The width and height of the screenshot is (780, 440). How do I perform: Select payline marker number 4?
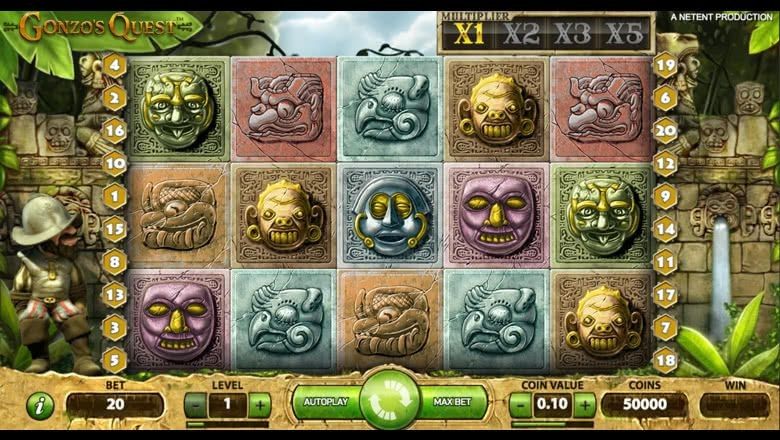tap(115, 67)
